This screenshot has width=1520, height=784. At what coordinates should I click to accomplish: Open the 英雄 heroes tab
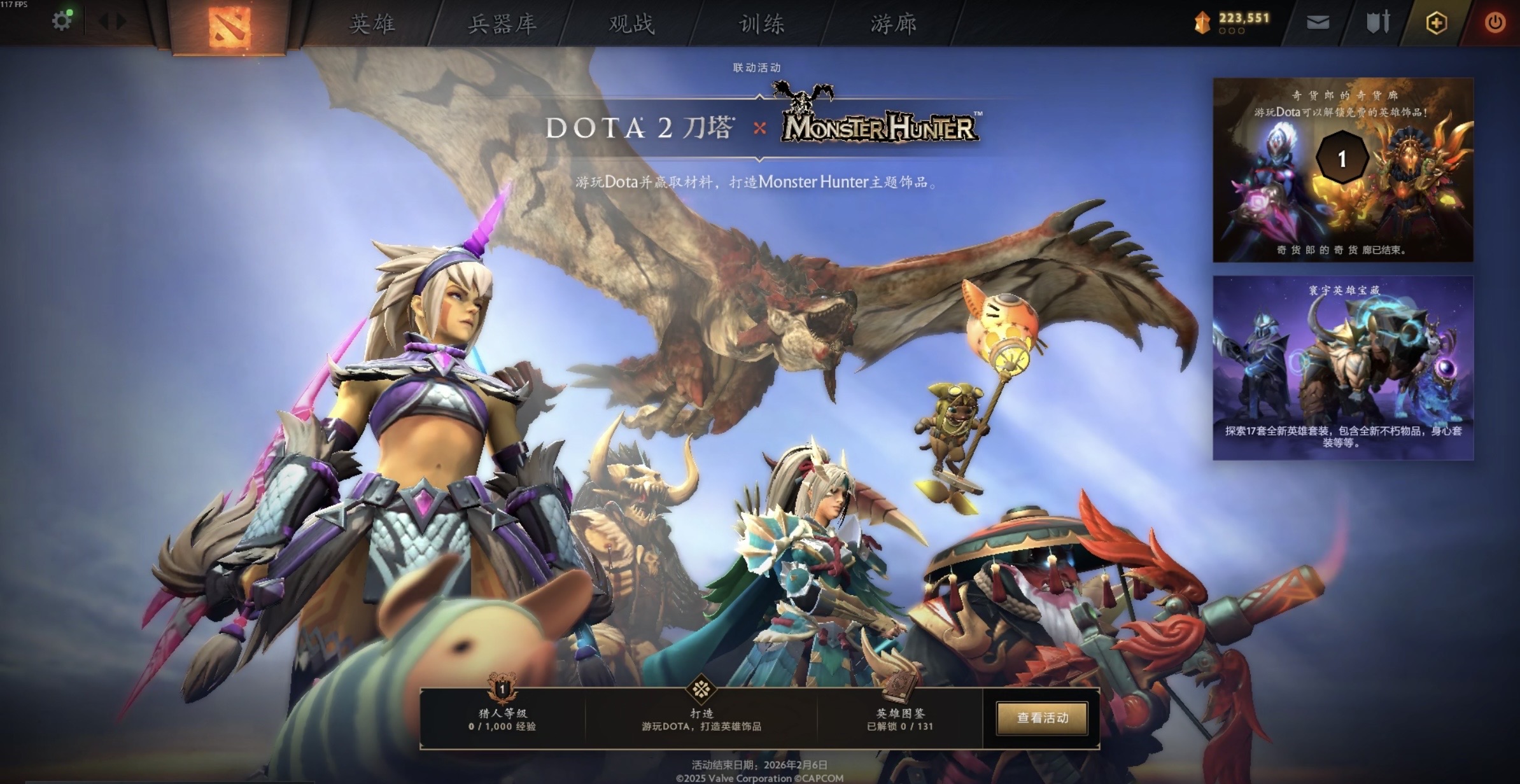(372, 24)
